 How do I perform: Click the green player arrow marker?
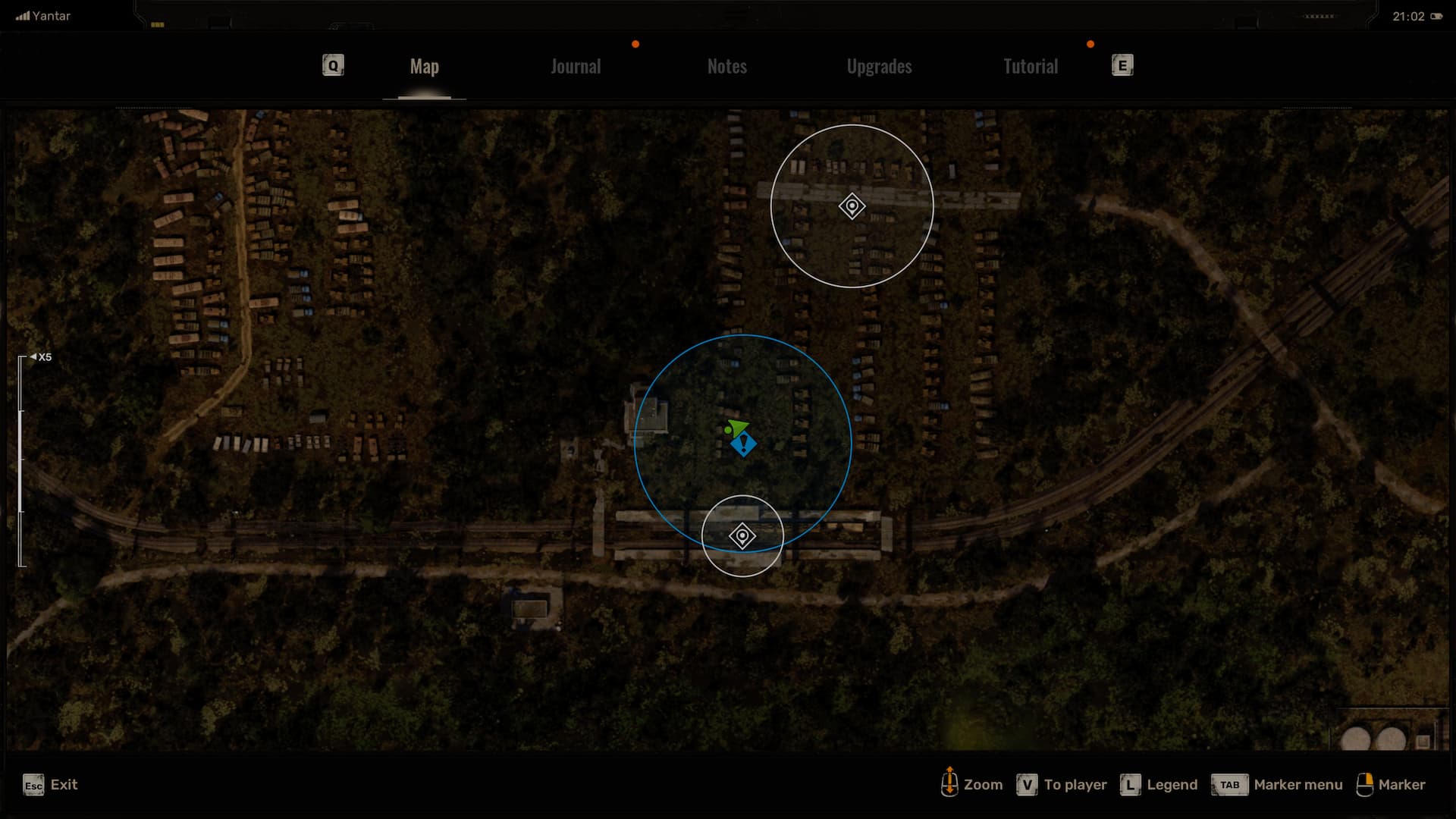click(x=736, y=428)
